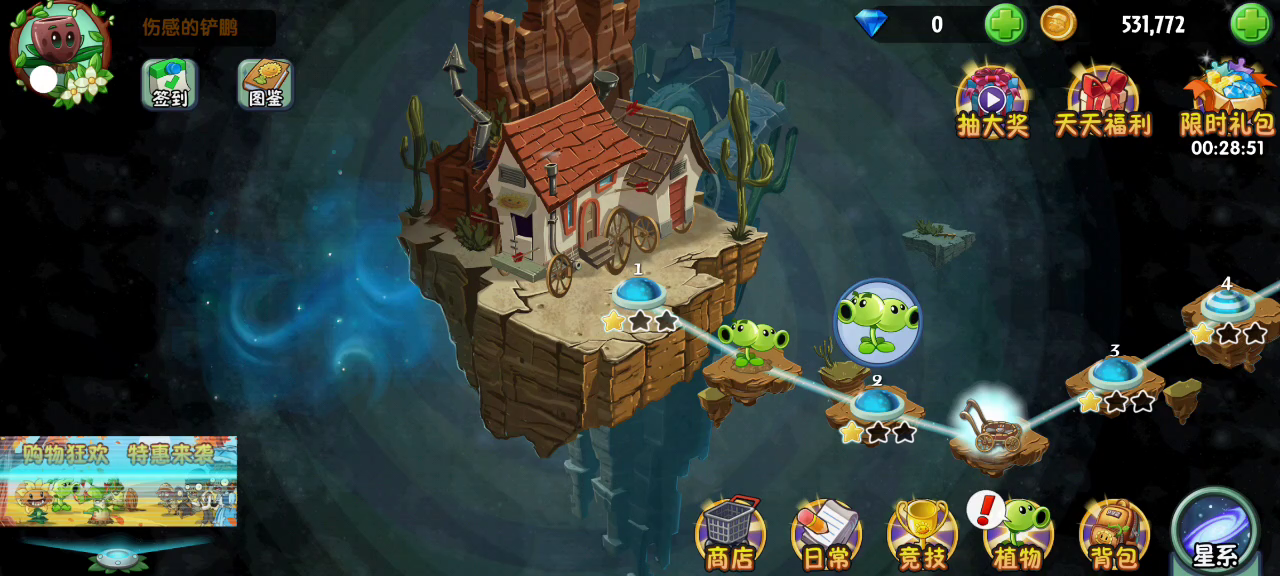
Task: Open the 竞技 arena trophy menu
Action: coord(922,533)
